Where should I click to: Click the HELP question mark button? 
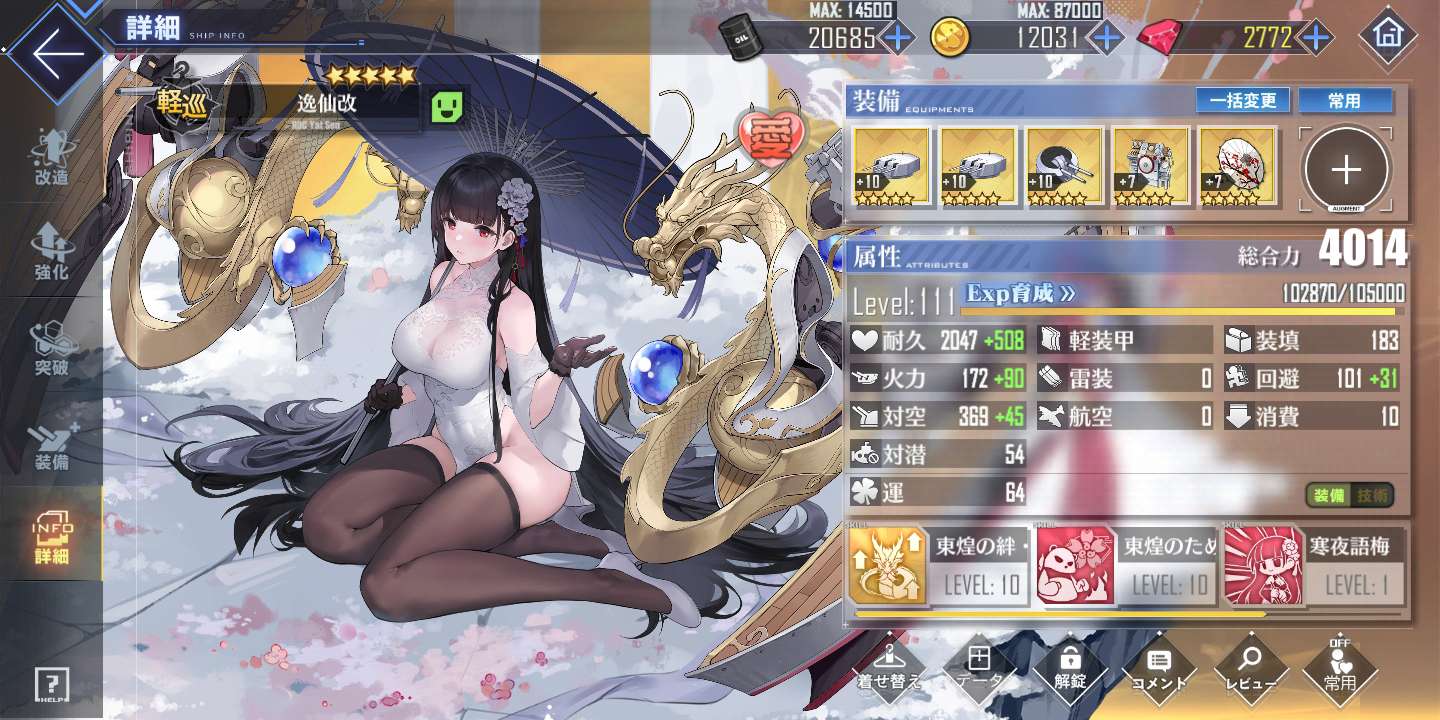51,685
